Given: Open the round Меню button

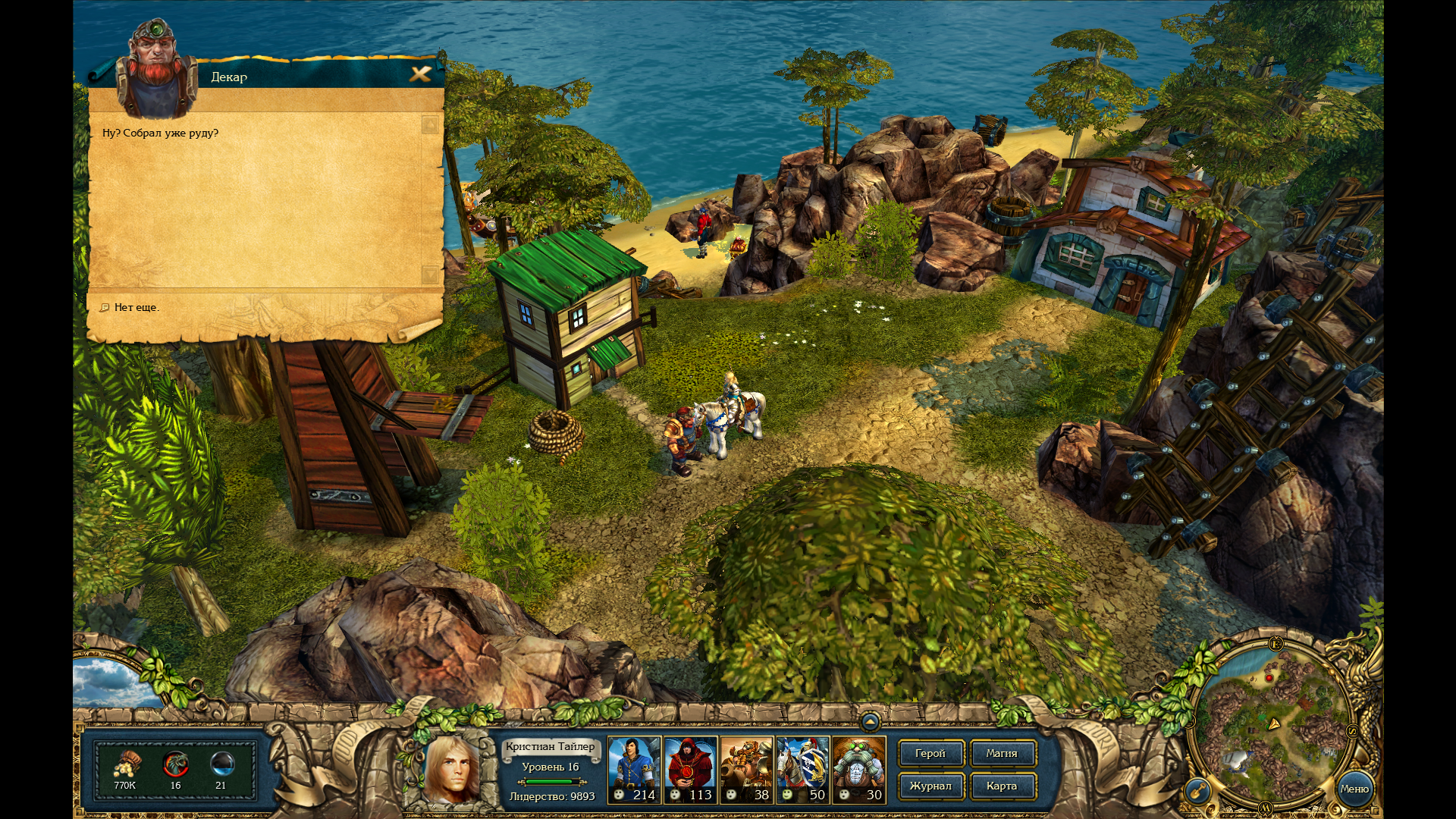Looking at the screenshot, I should (x=1354, y=789).
